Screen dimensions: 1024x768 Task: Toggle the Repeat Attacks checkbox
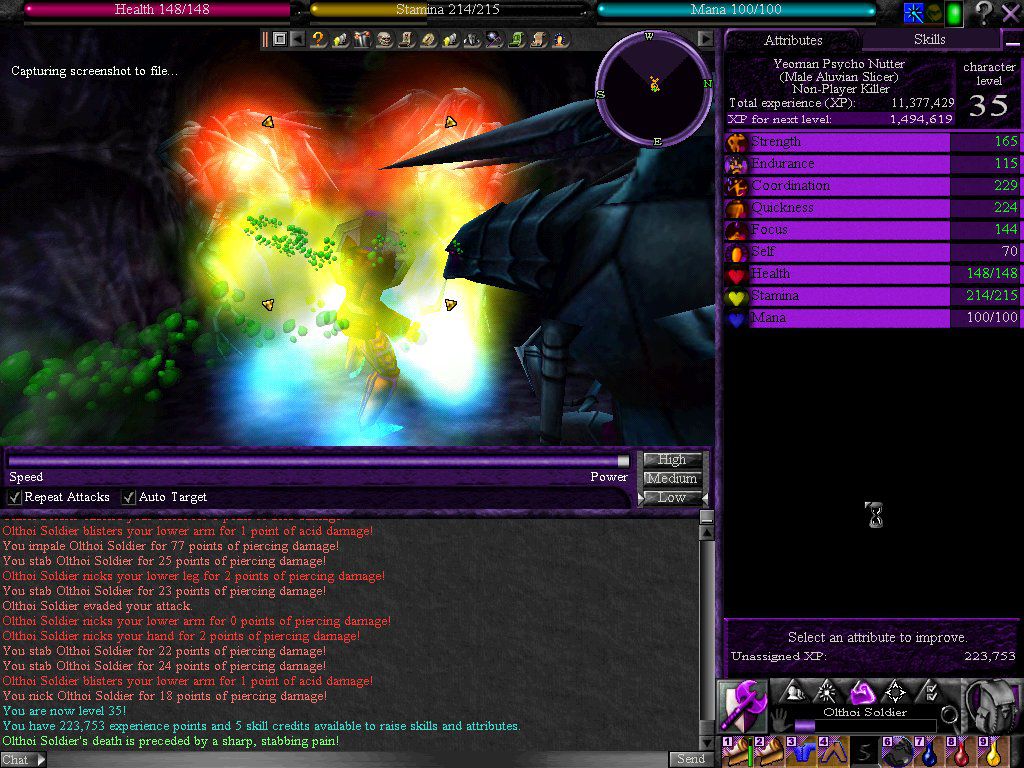[15, 497]
